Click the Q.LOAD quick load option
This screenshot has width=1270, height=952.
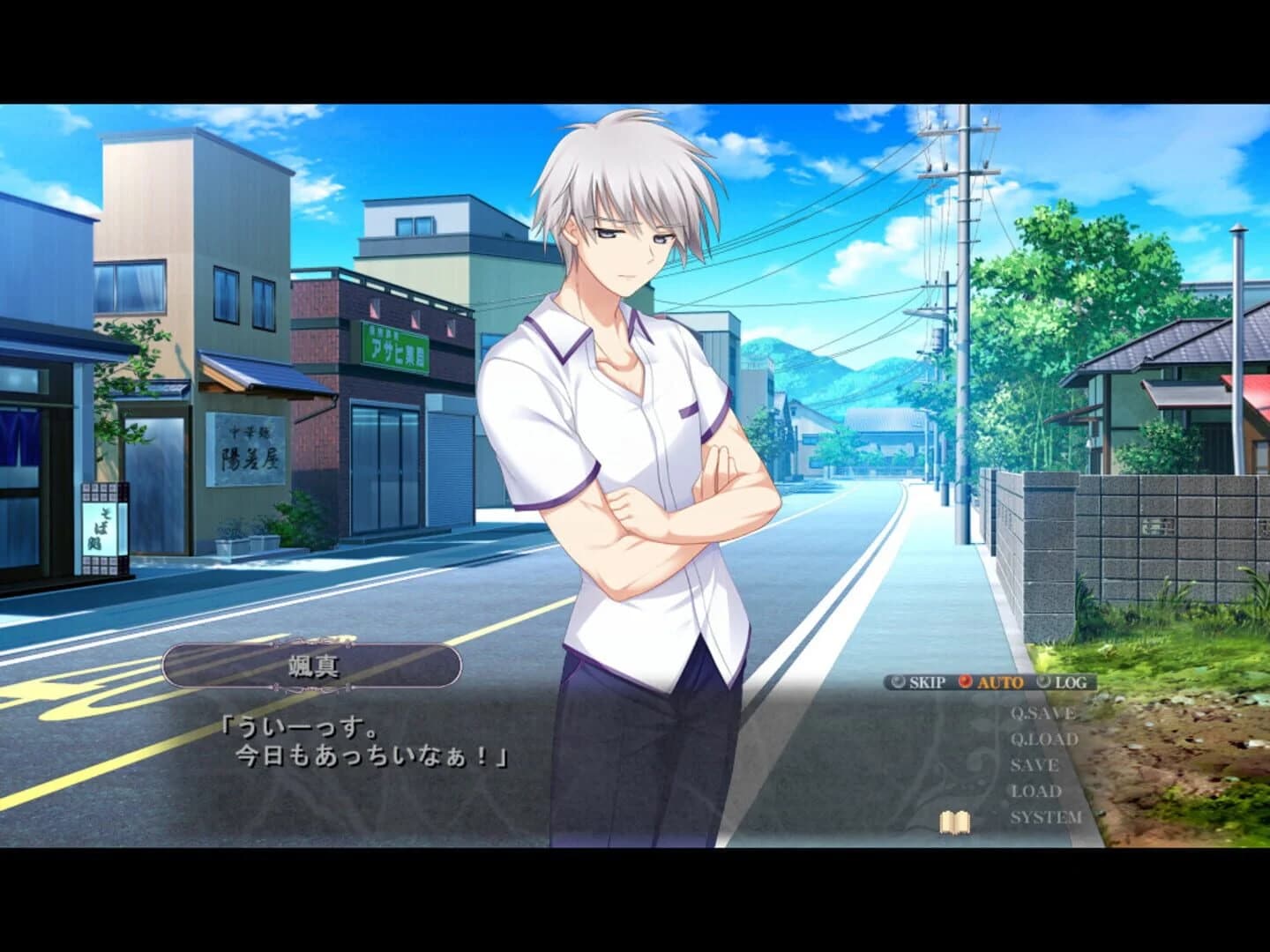1043,739
